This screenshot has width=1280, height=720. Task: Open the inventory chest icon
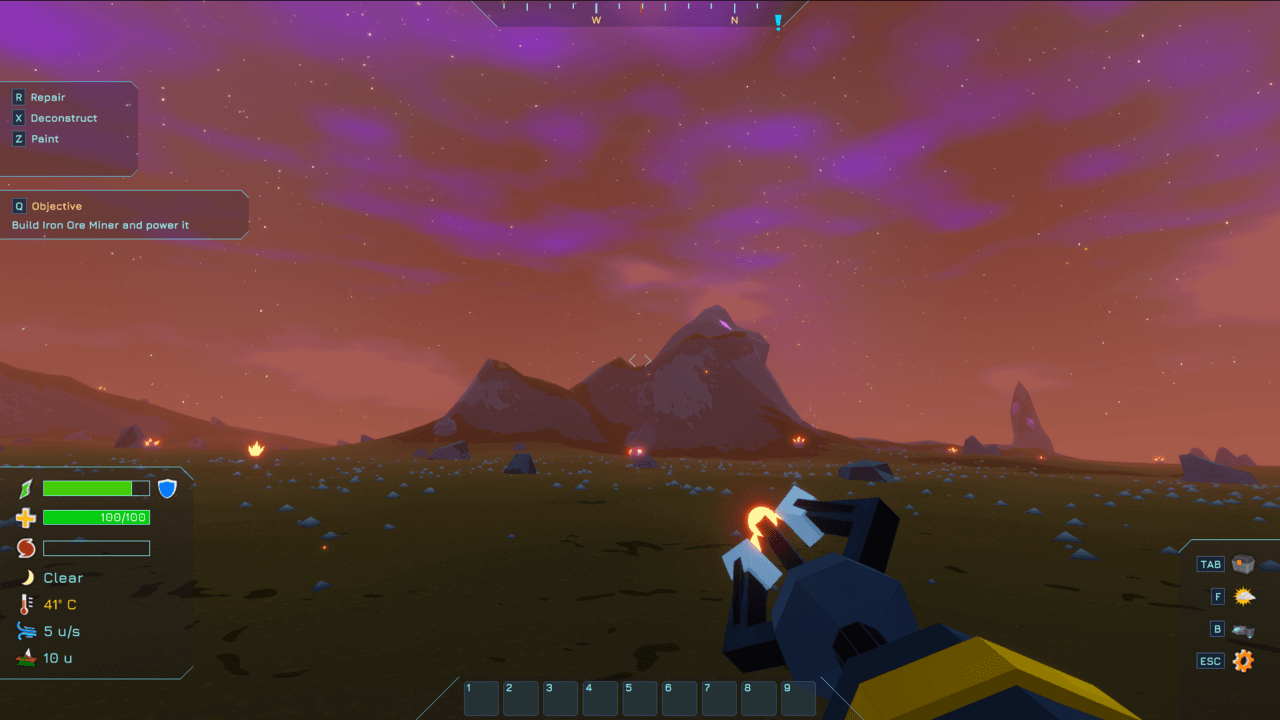[1243, 564]
